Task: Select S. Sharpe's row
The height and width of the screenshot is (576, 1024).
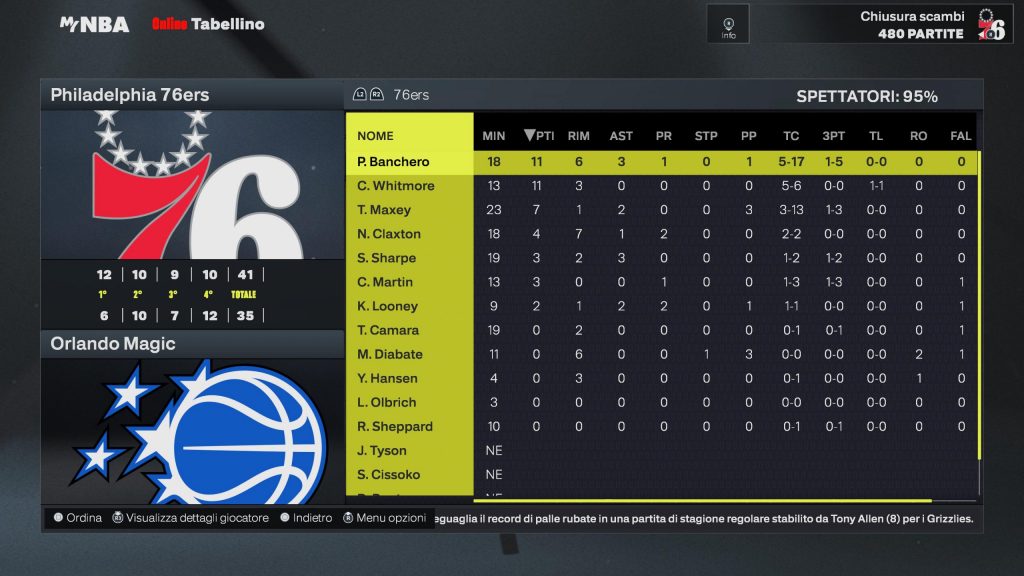Action: tap(386, 258)
